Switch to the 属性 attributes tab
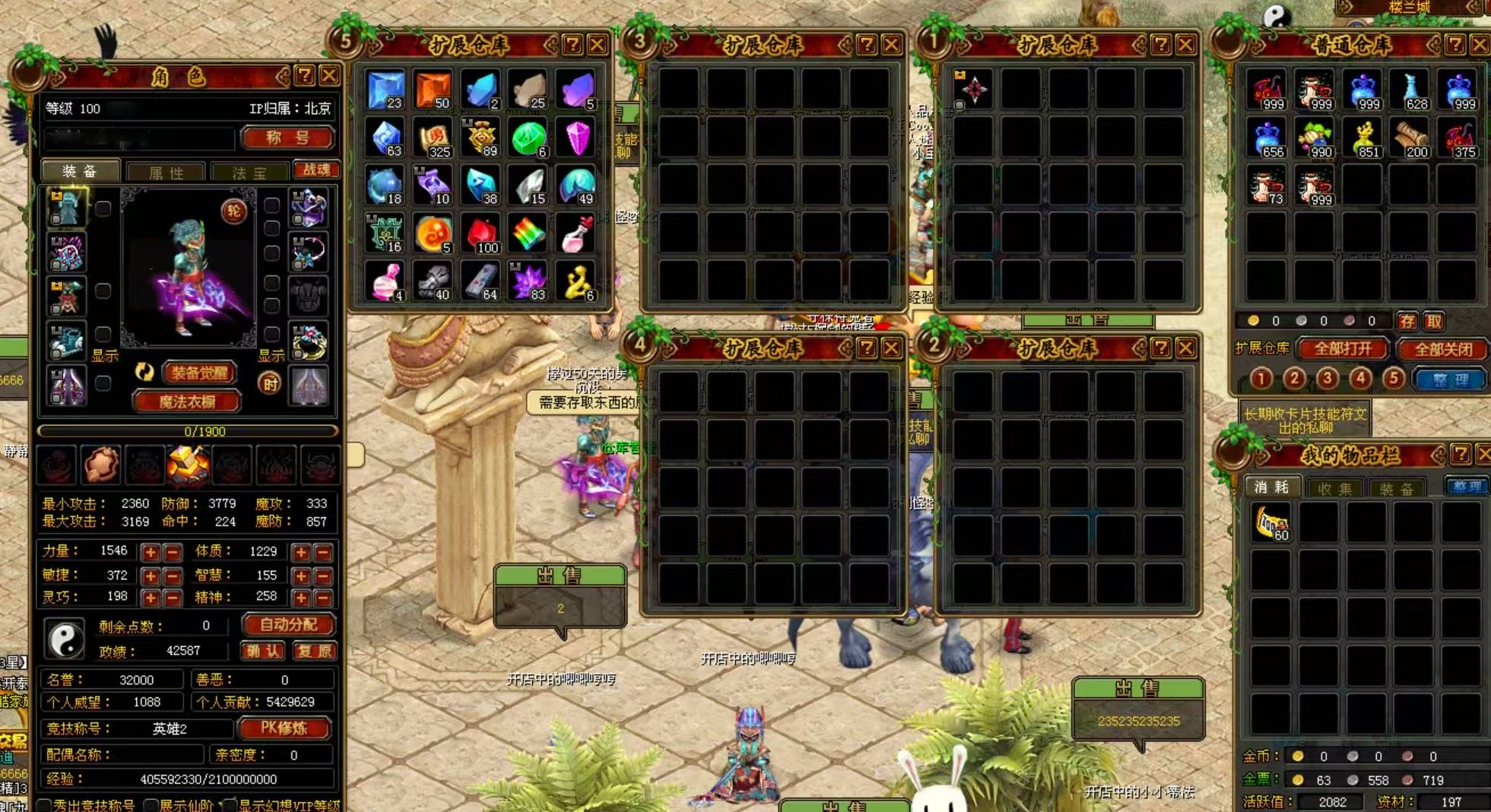 click(166, 173)
